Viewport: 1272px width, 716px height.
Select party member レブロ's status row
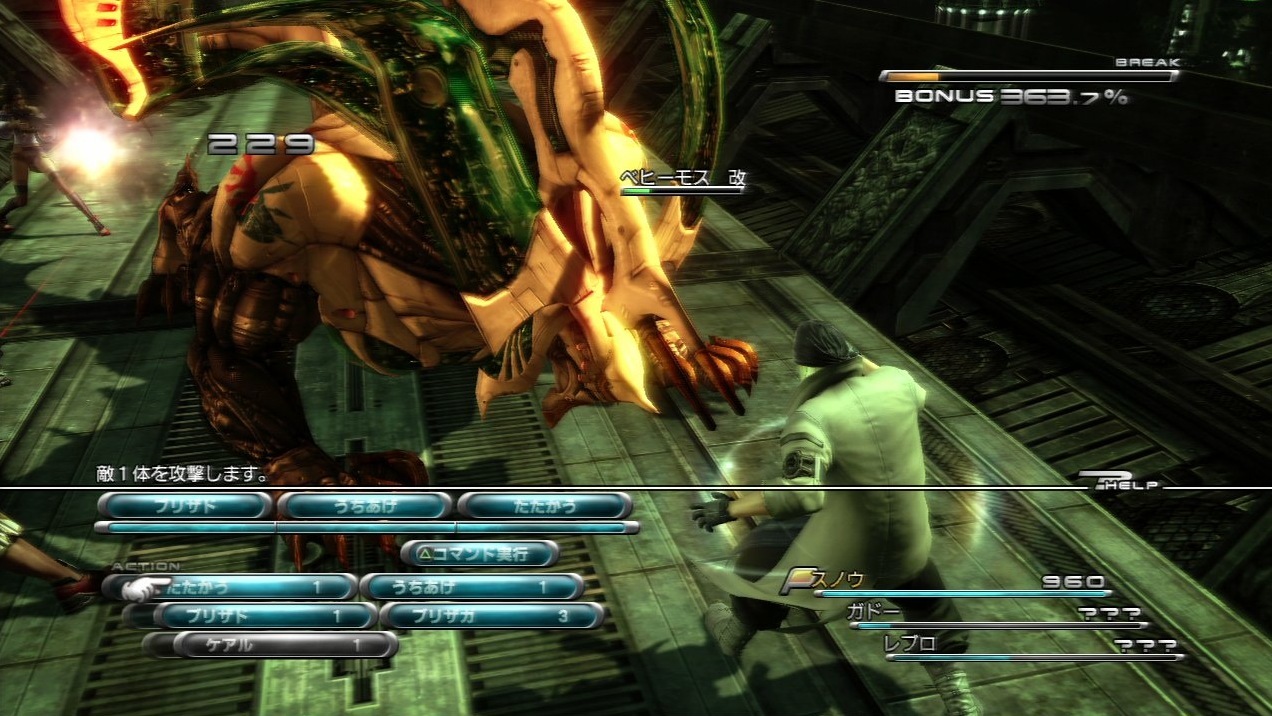1030,646
